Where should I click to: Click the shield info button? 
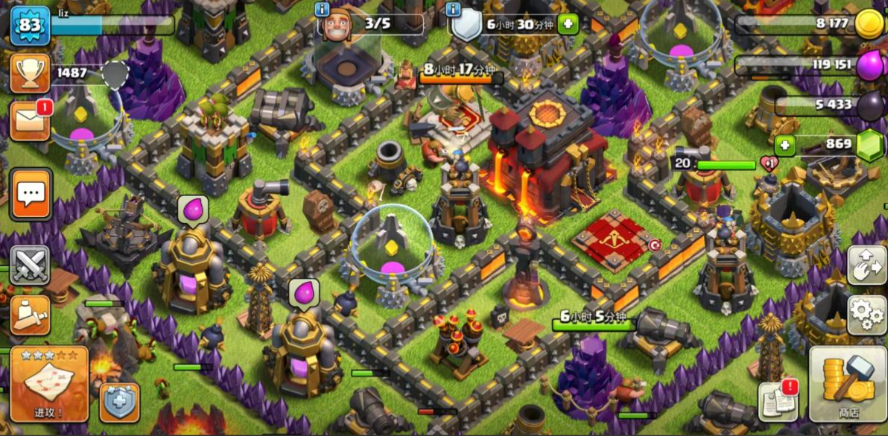(x=456, y=9)
